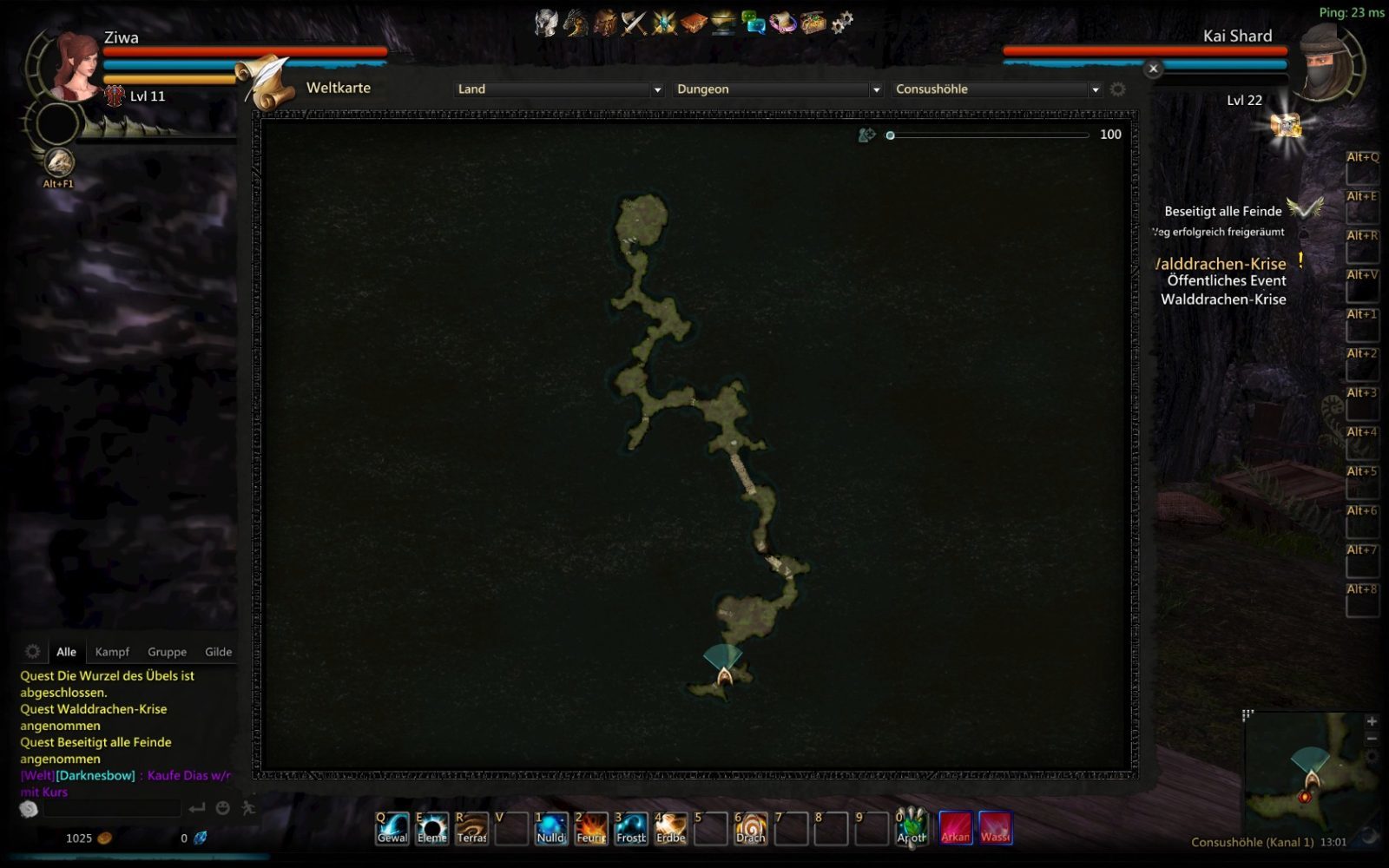Viewport: 1389px width, 868px height.
Task: Zoom out on the minimap
Action: [x=1372, y=739]
